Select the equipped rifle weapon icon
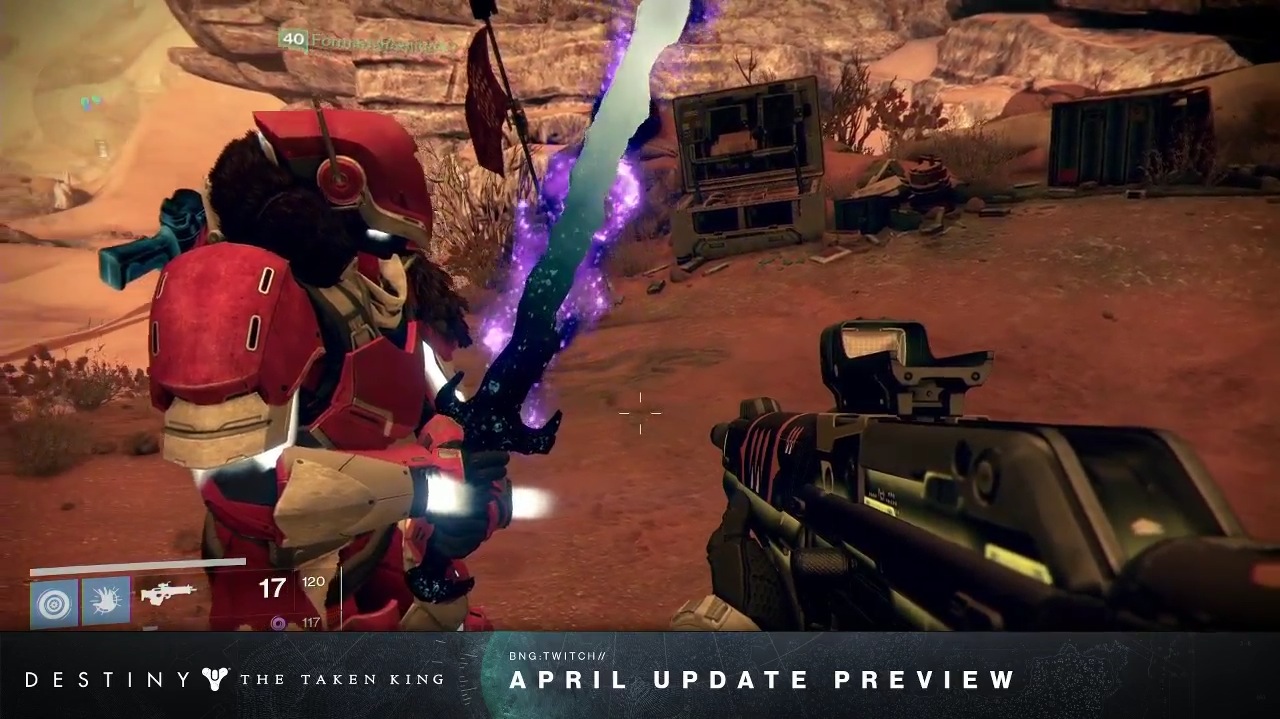The image size is (1280, 719). tap(167, 594)
